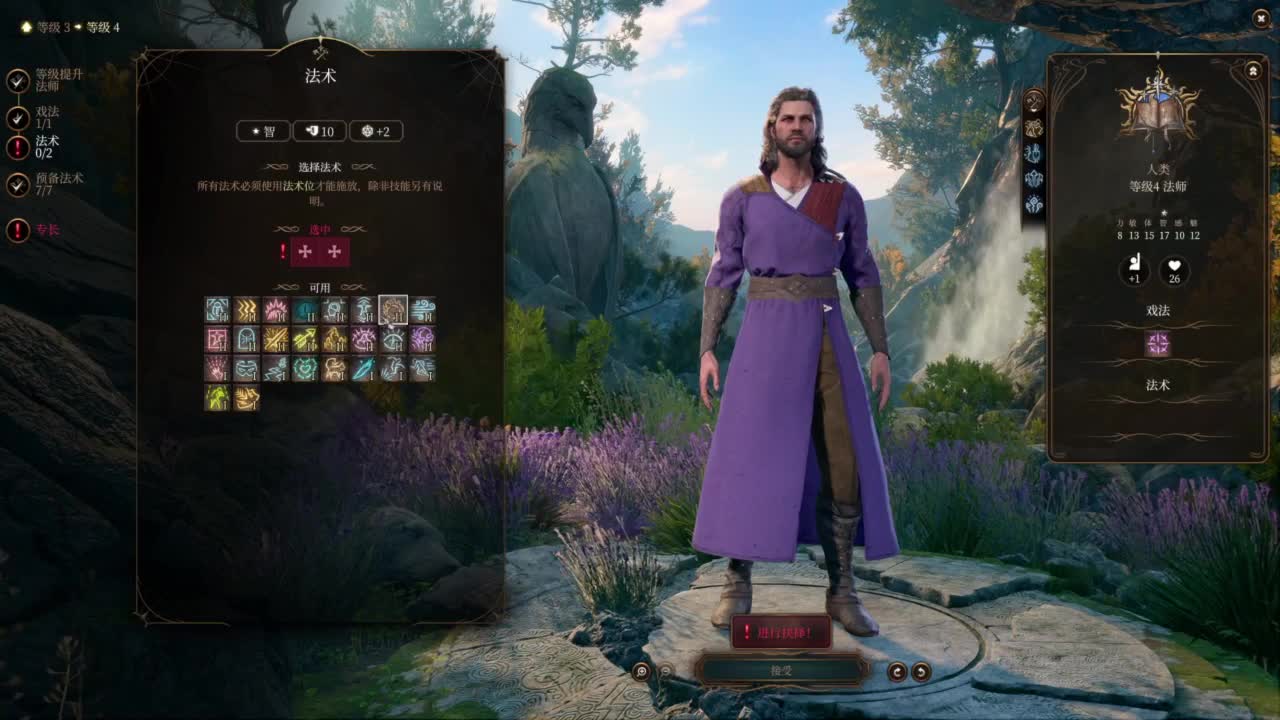This screenshot has height=720, width=1280.
Task: Click the purple cantrip icon under 戏法
Action: pos(1157,345)
